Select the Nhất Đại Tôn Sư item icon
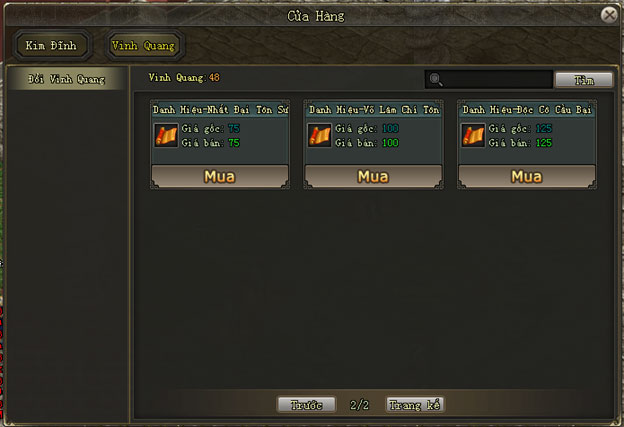 [x=166, y=135]
